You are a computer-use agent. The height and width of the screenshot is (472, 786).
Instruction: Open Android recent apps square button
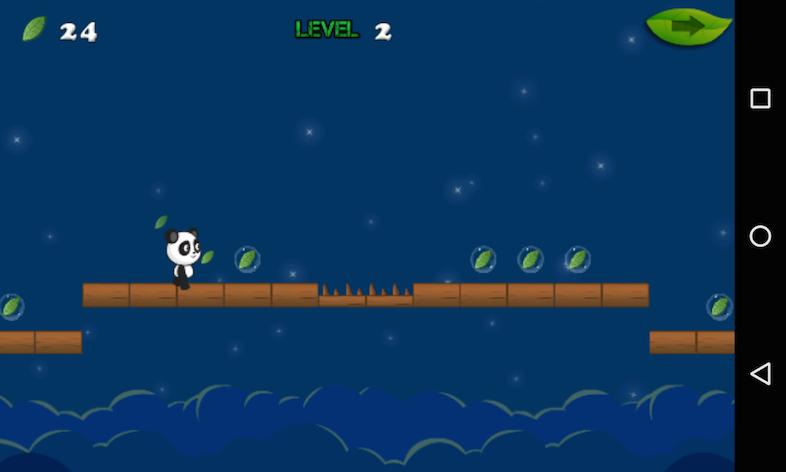tap(760, 98)
